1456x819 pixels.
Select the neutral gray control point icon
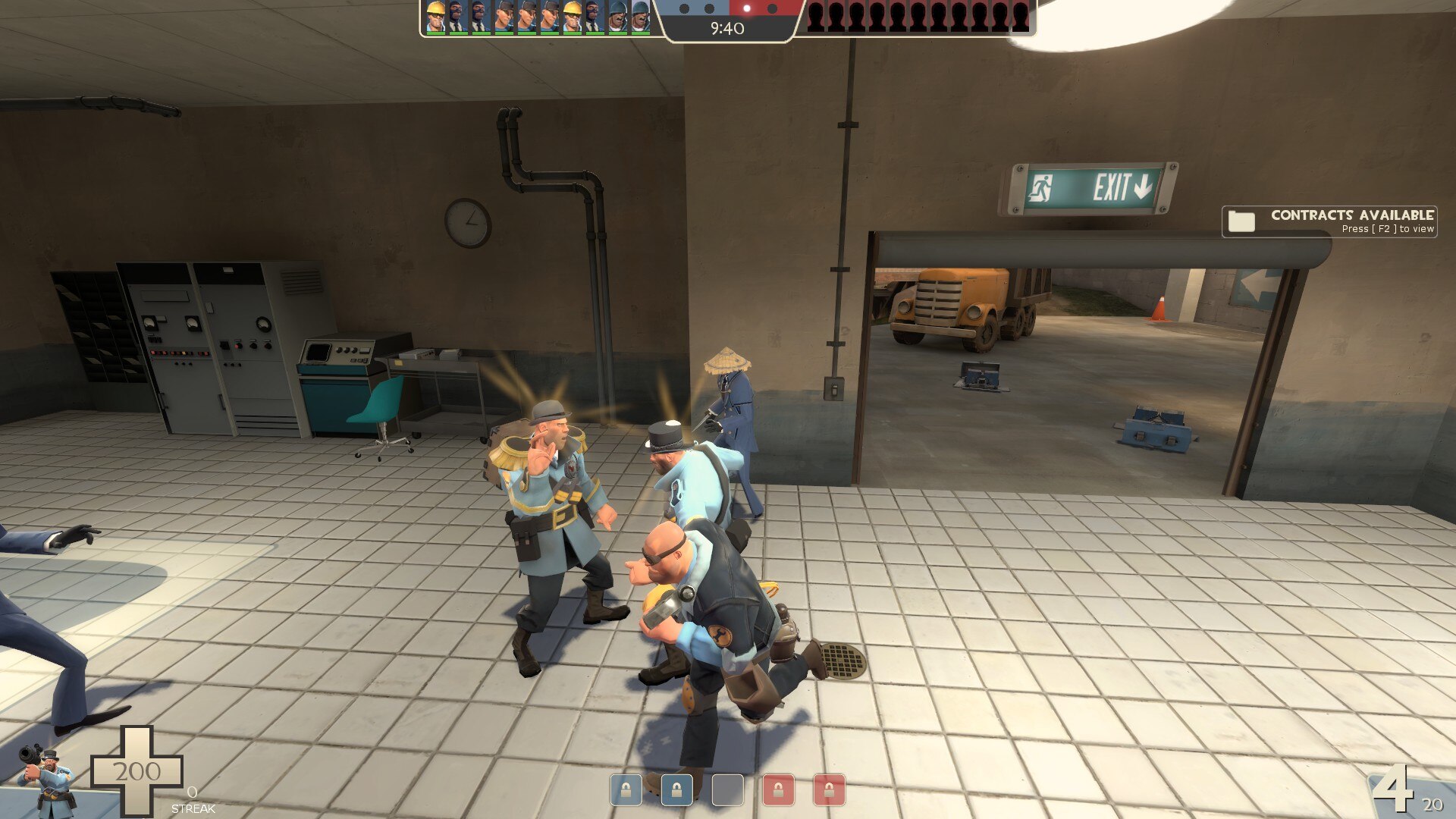click(727, 790)
